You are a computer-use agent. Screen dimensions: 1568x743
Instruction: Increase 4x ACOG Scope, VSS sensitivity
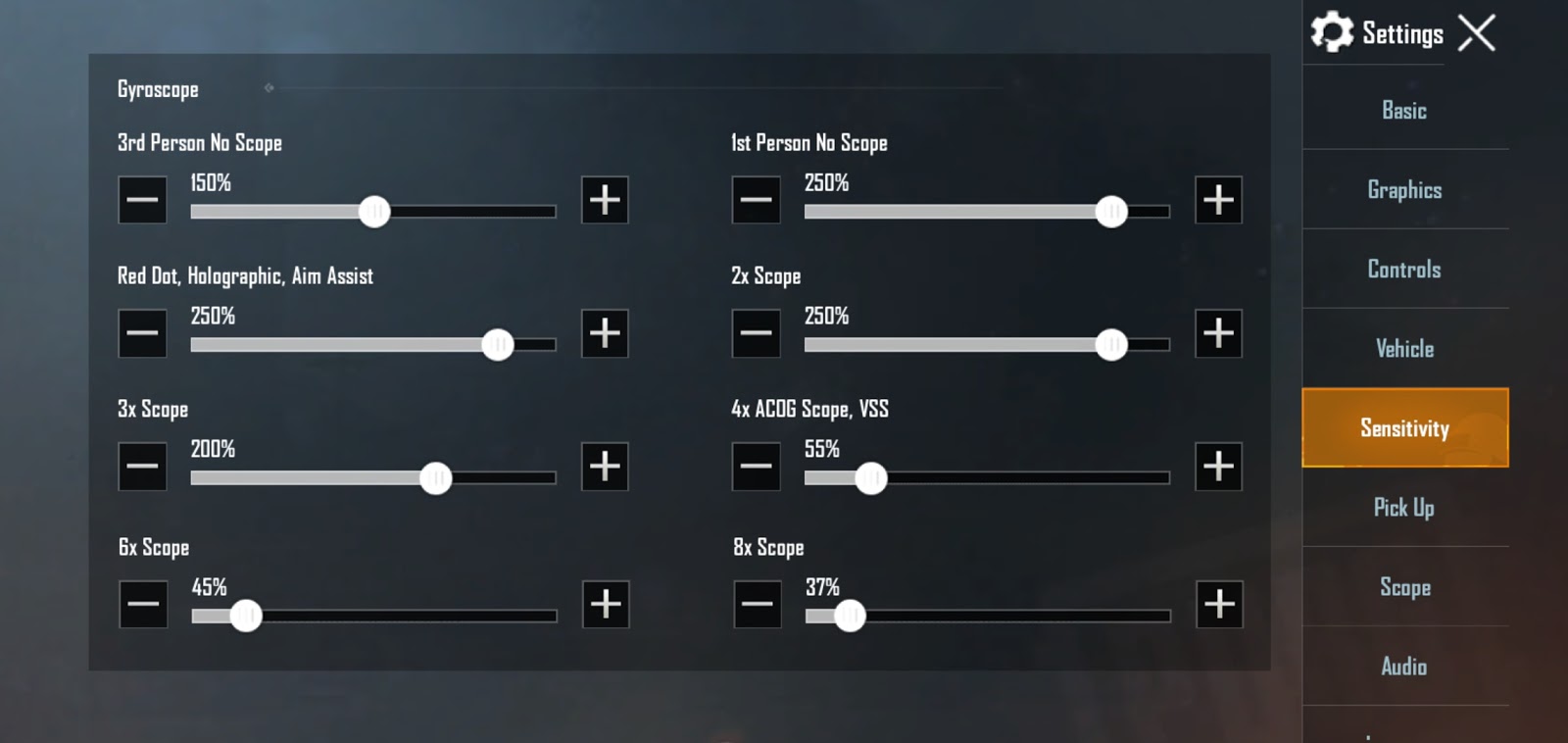click(1218, 467)
